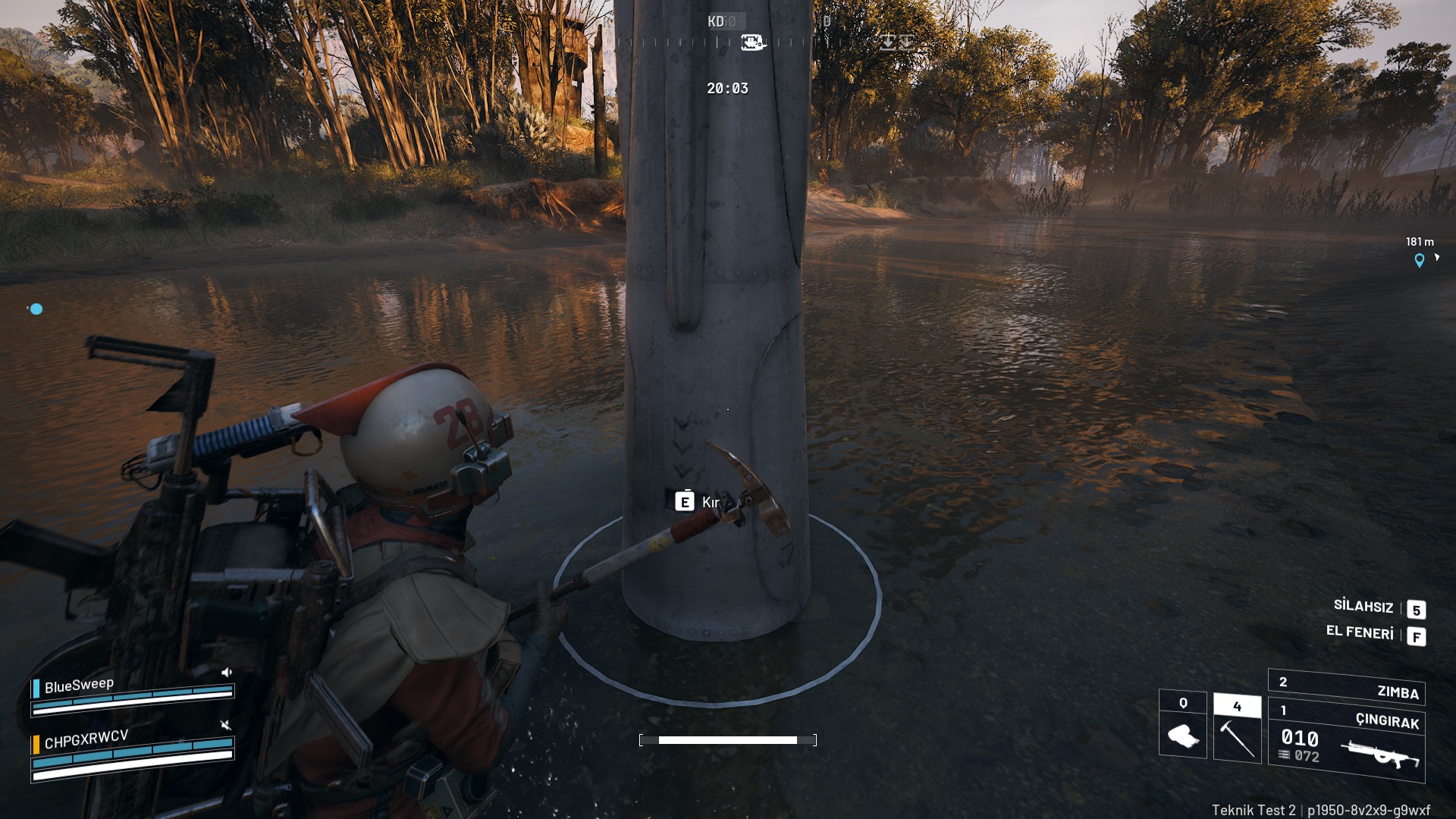The height and width of the screenshot is (819, 1456).
Task: Click the BlueSweep squad member name
Action: (79, 686)
